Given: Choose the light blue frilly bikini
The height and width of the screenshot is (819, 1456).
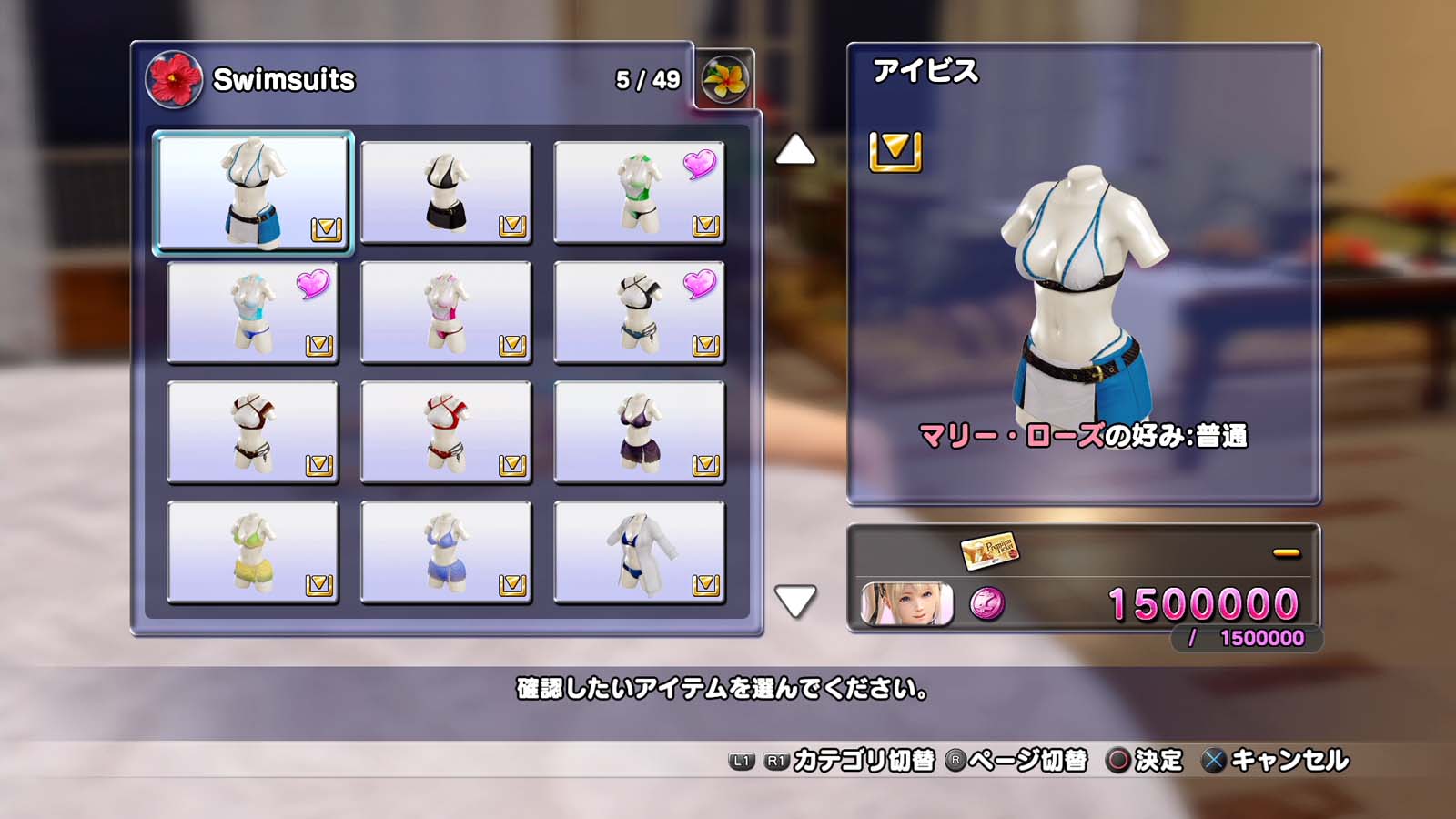Looking at the screenshot, I should [446, 552].
